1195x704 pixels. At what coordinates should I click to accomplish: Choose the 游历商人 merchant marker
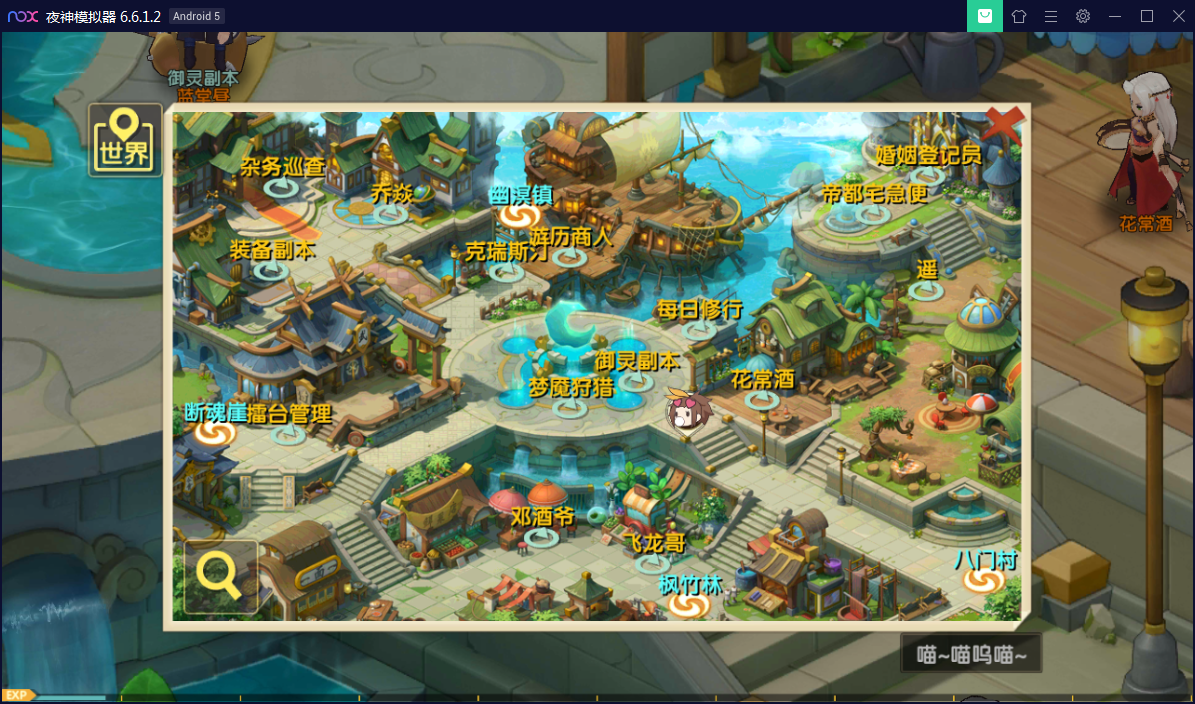coord(570,257)
